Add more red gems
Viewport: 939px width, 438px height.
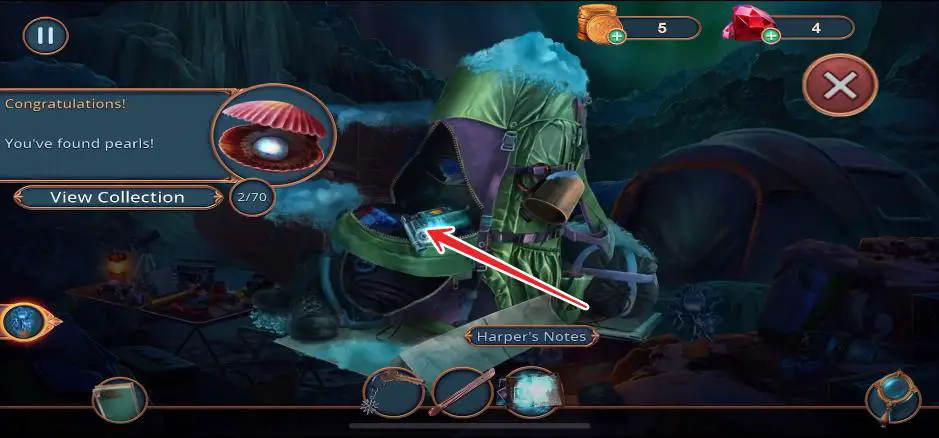coord(771,37)
